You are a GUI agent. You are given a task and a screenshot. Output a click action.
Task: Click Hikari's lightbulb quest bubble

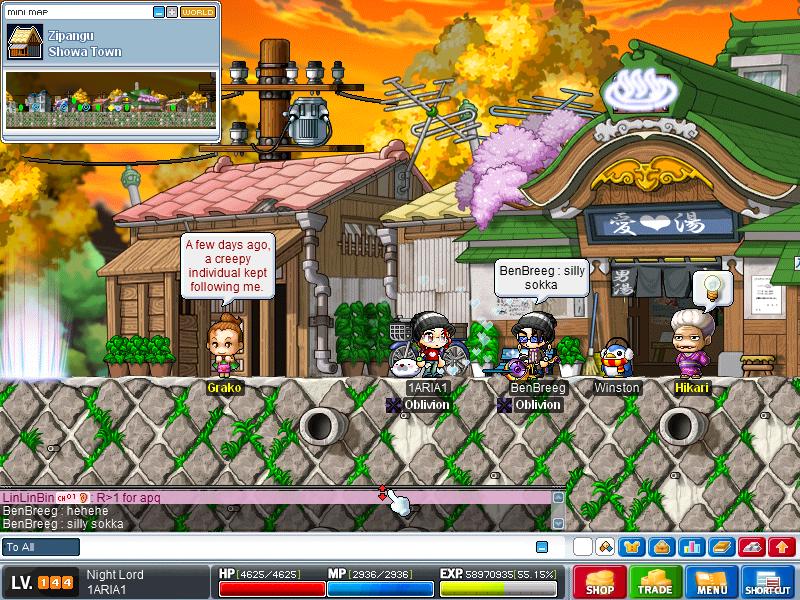pos(712,289)
